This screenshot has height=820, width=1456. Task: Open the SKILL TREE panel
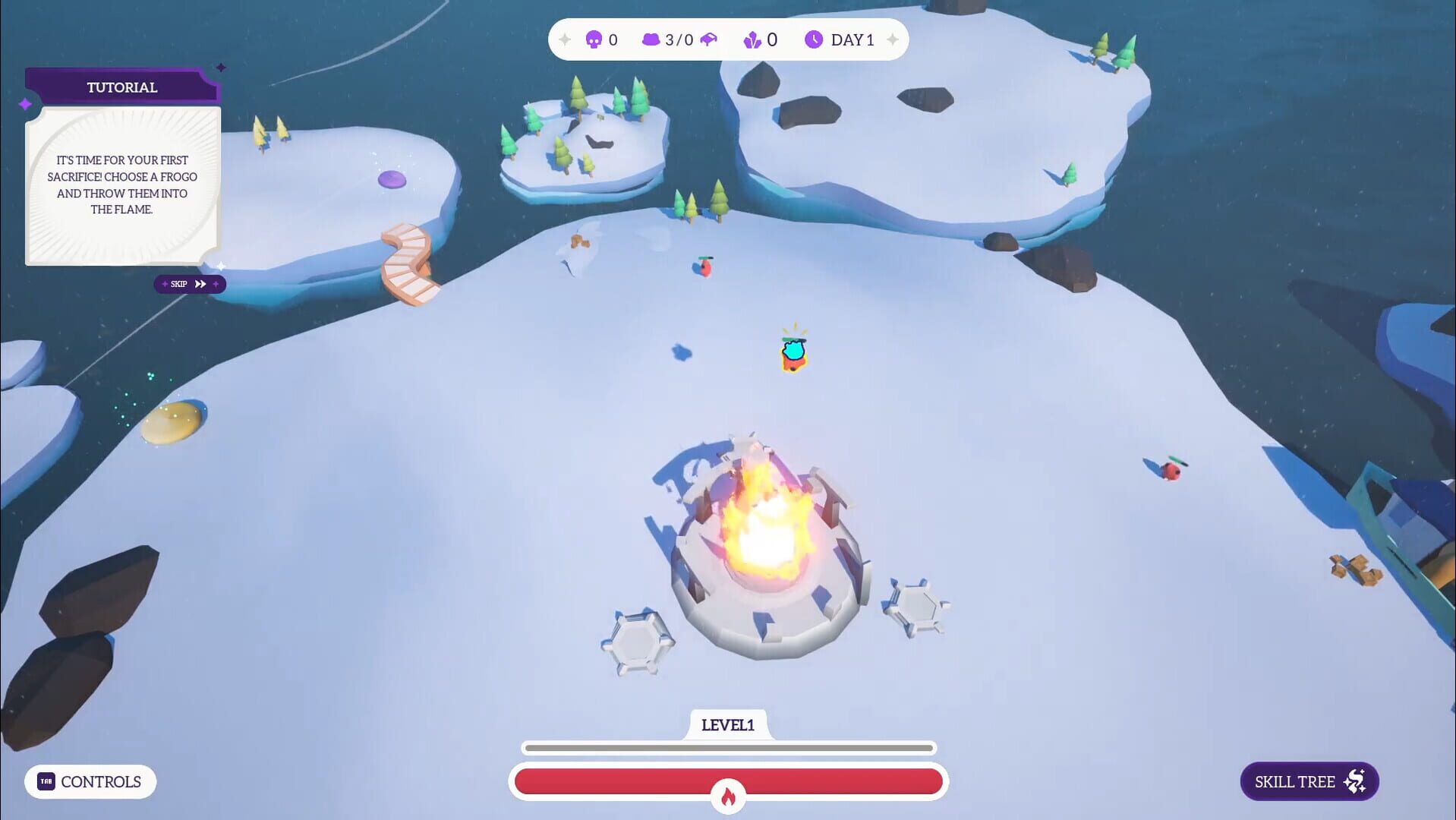[x=1308, y=781]
